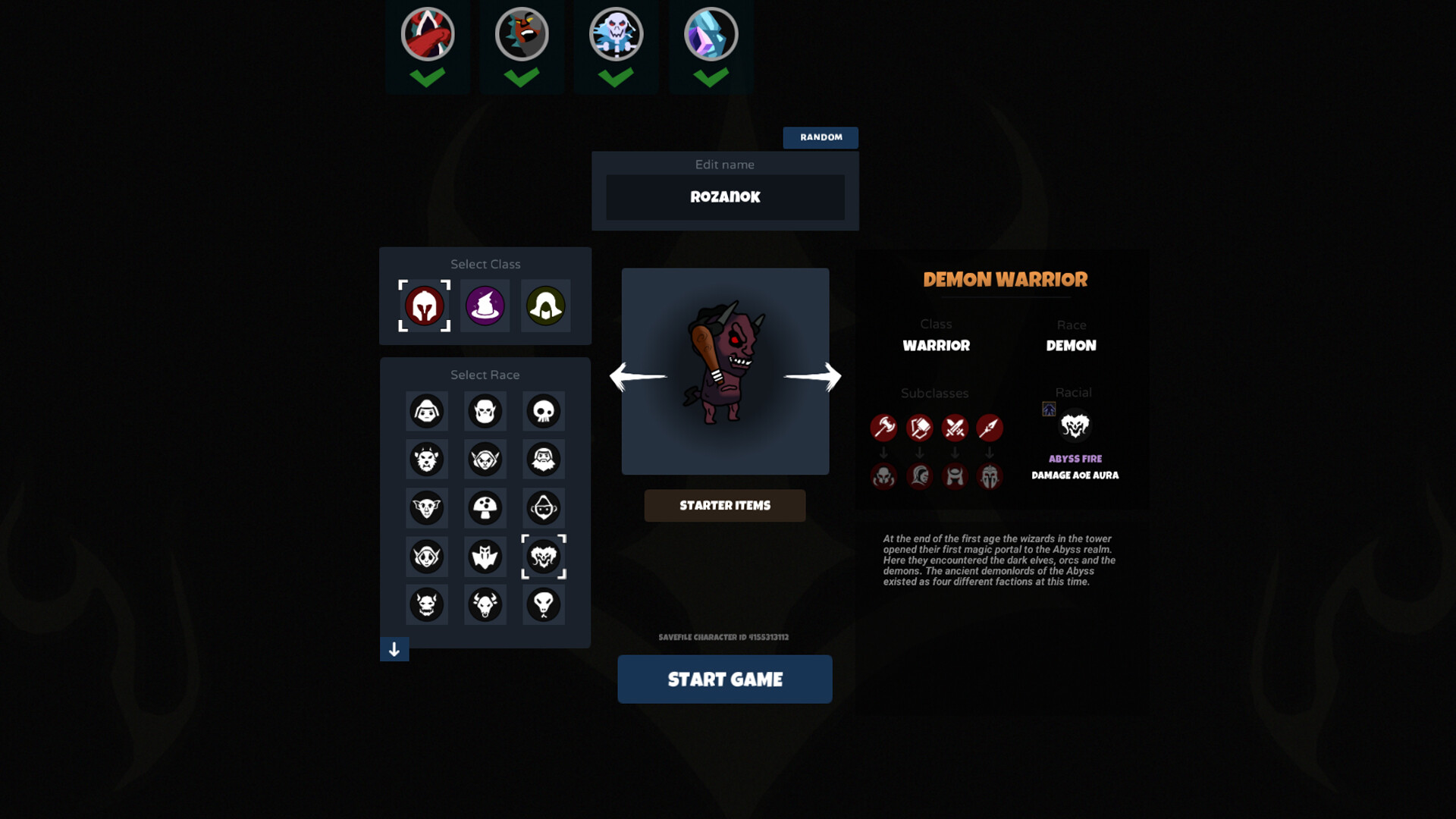
Task: Click the left arrow beside the character preview
Action: (637, 377)
